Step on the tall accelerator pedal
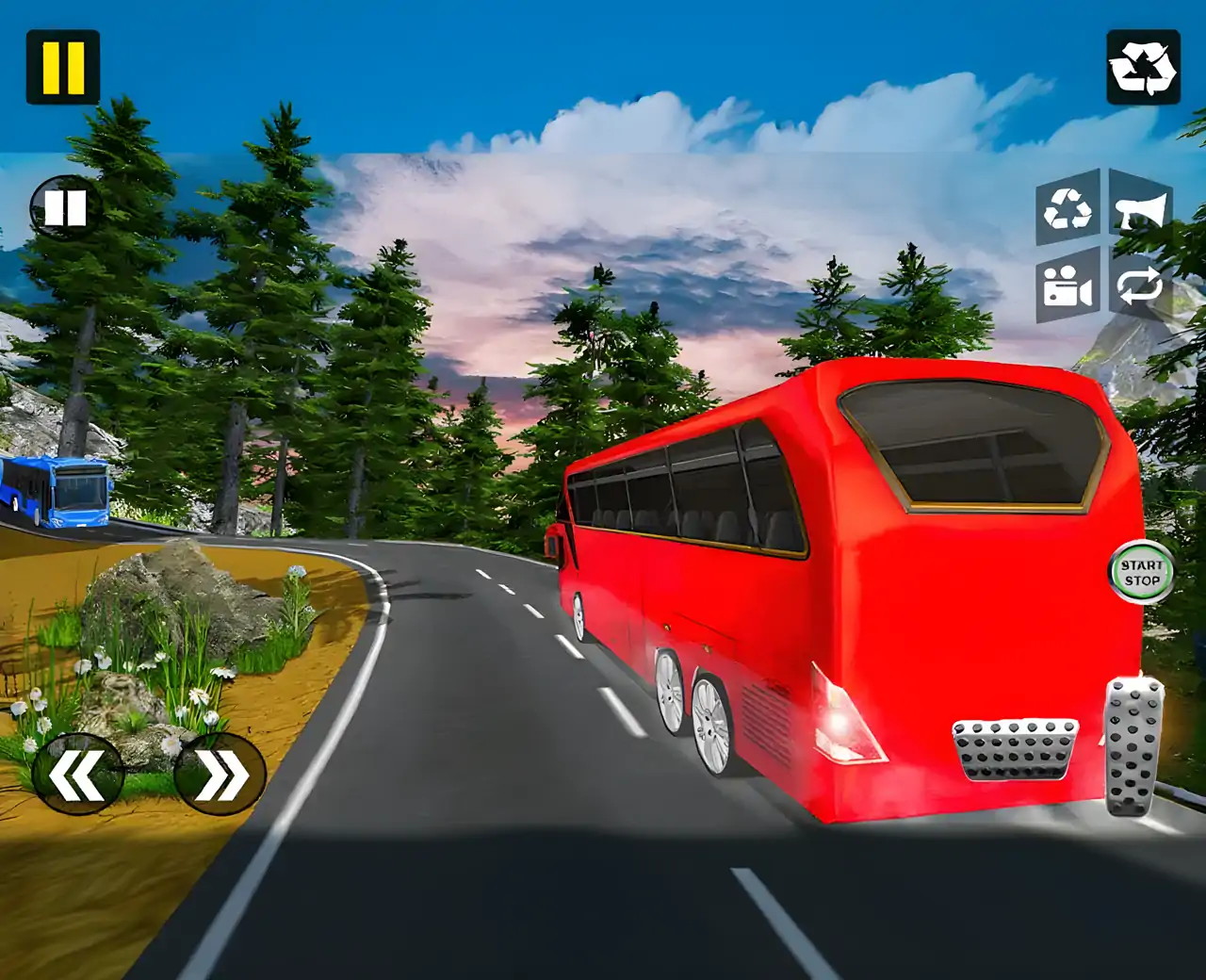The height and width of the screenshot is (980, 1206). point(1134,745)
